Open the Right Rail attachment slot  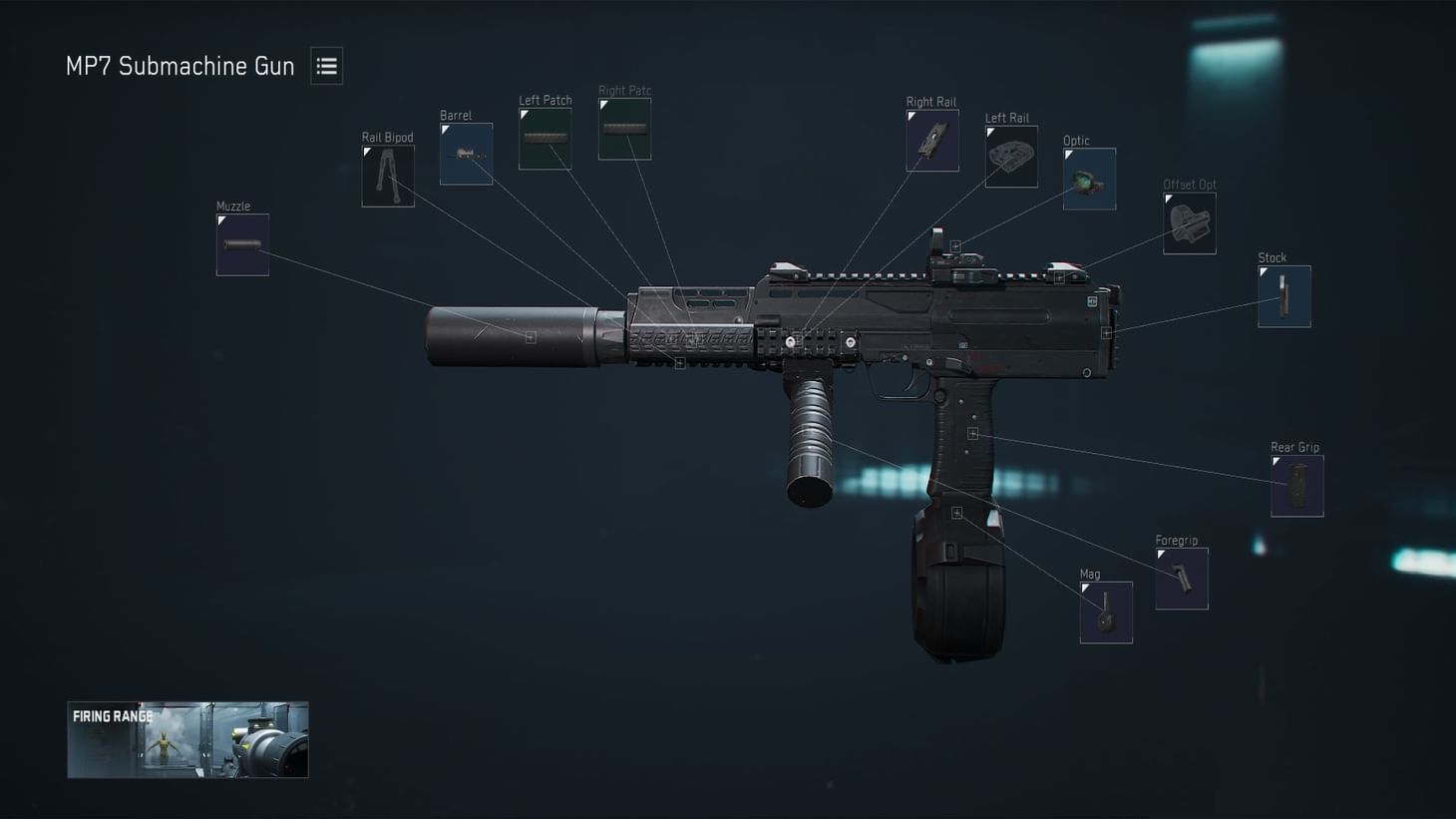931,139
